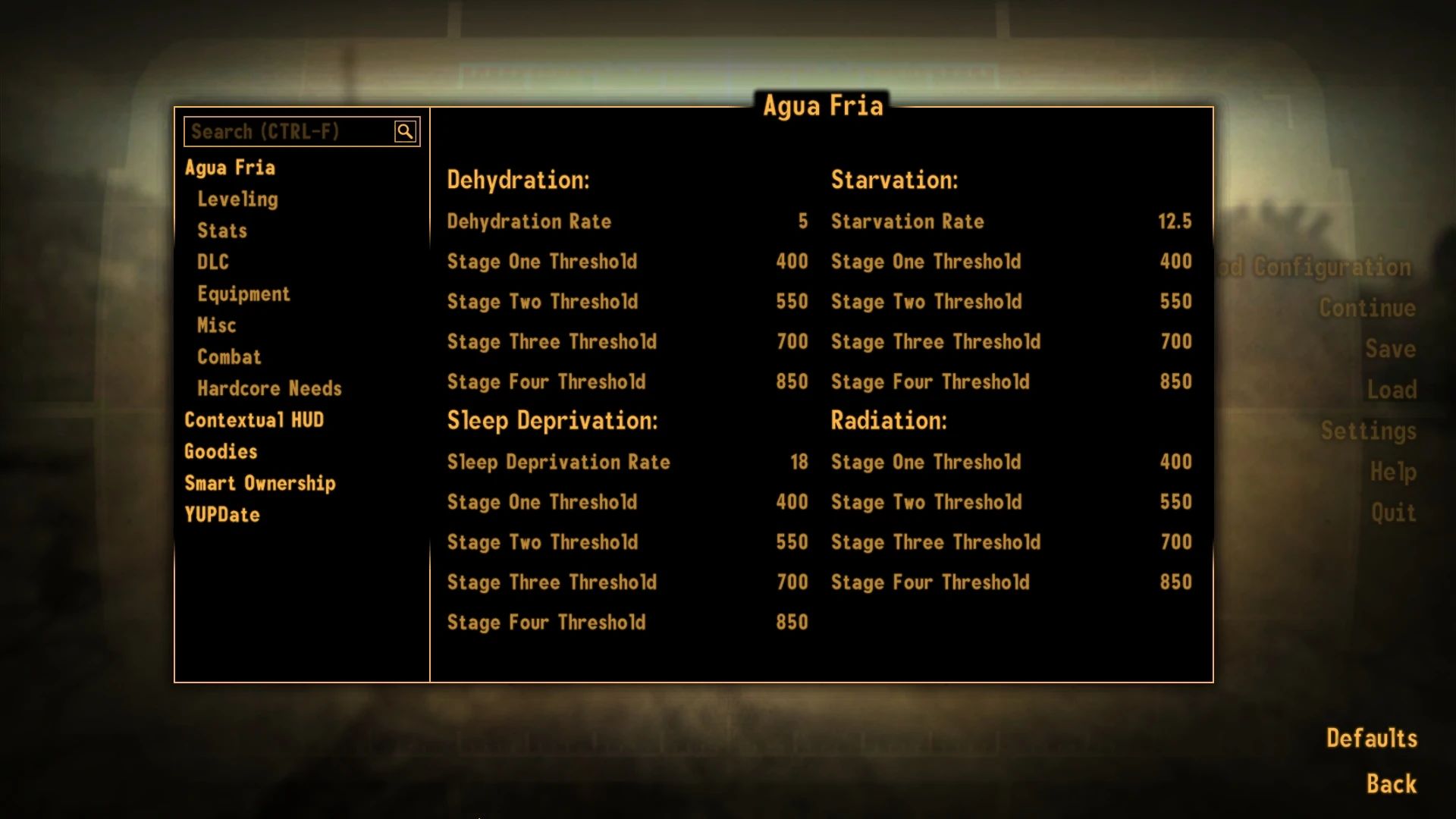Image resolution: width=1456 pixels, height=819 pixels.
Task: Change the Sleep Deprivation Rate value
Action: 798,462
